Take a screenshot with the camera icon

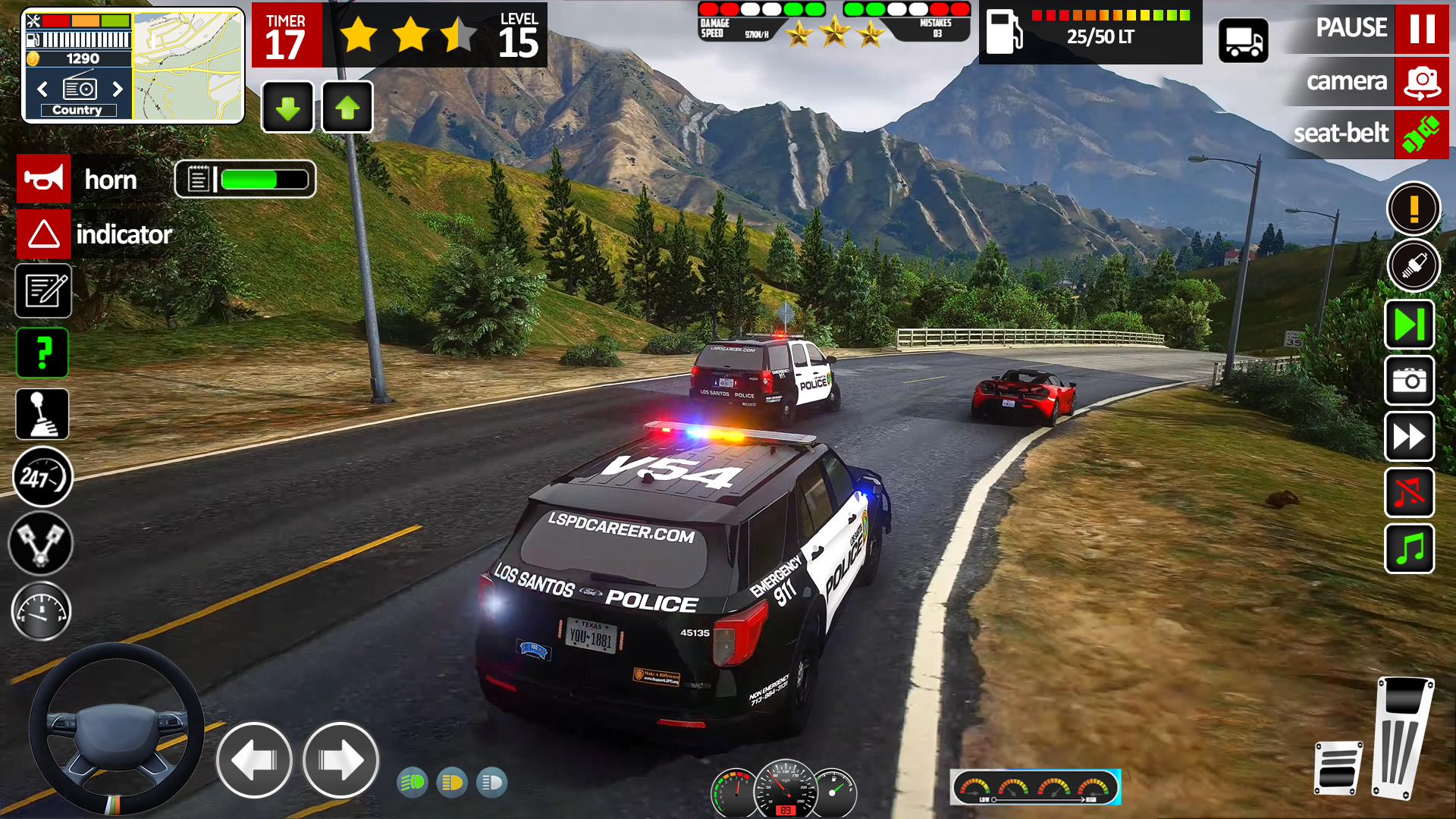point(1409,381)
